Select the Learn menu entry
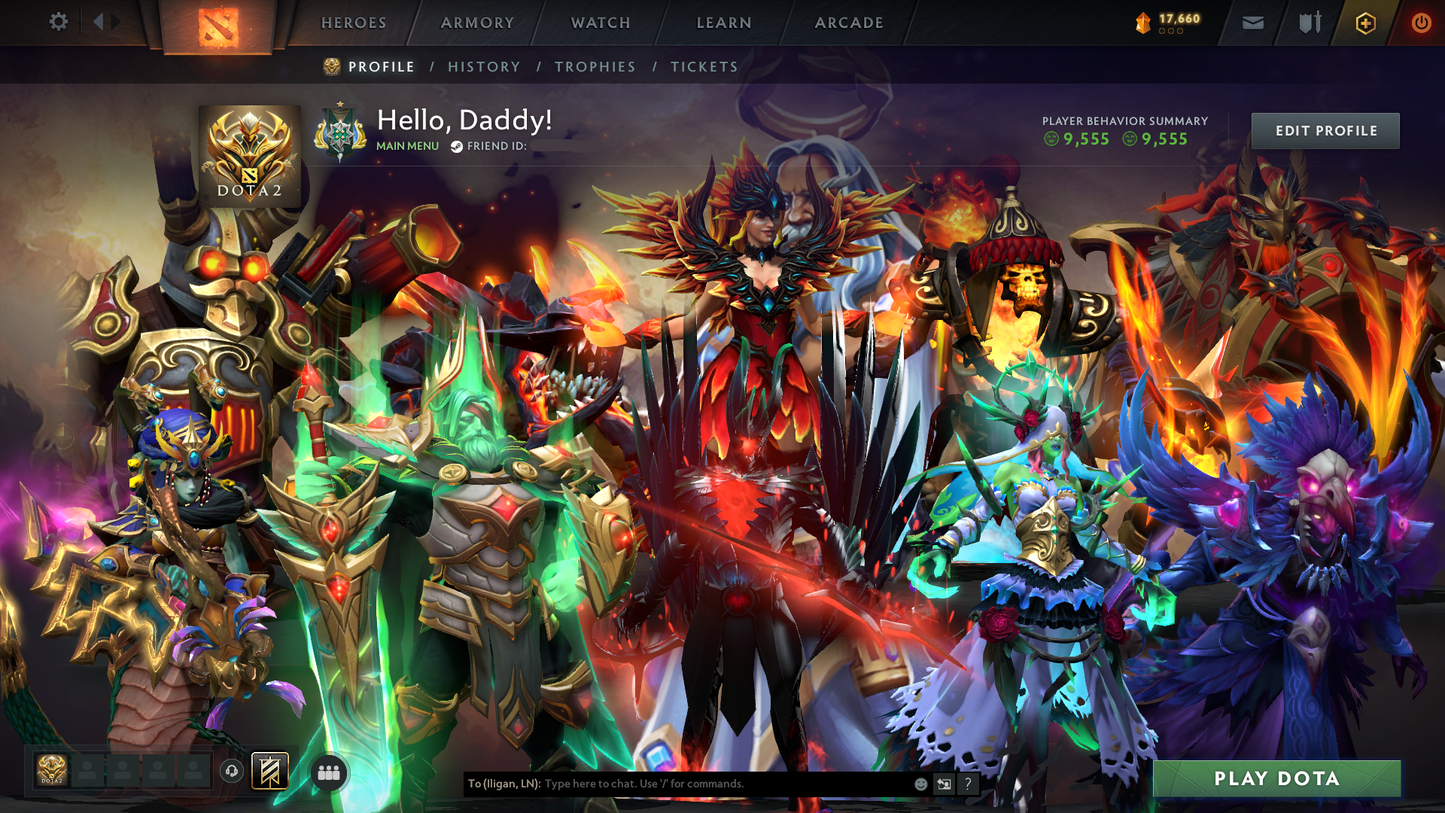 (x=724, y=23)
